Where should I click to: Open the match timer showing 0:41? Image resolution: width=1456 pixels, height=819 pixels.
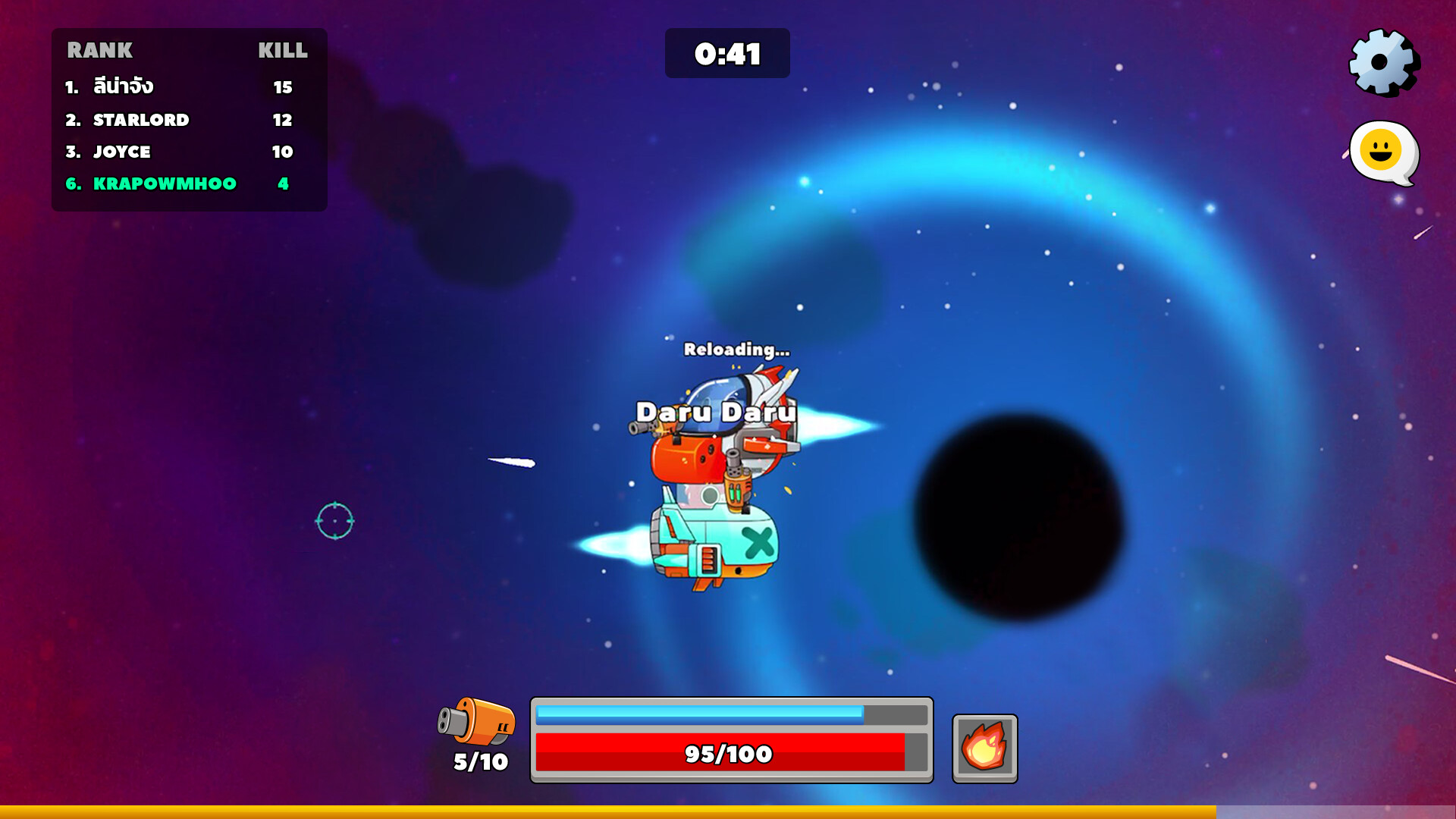(x=726, y=53)
